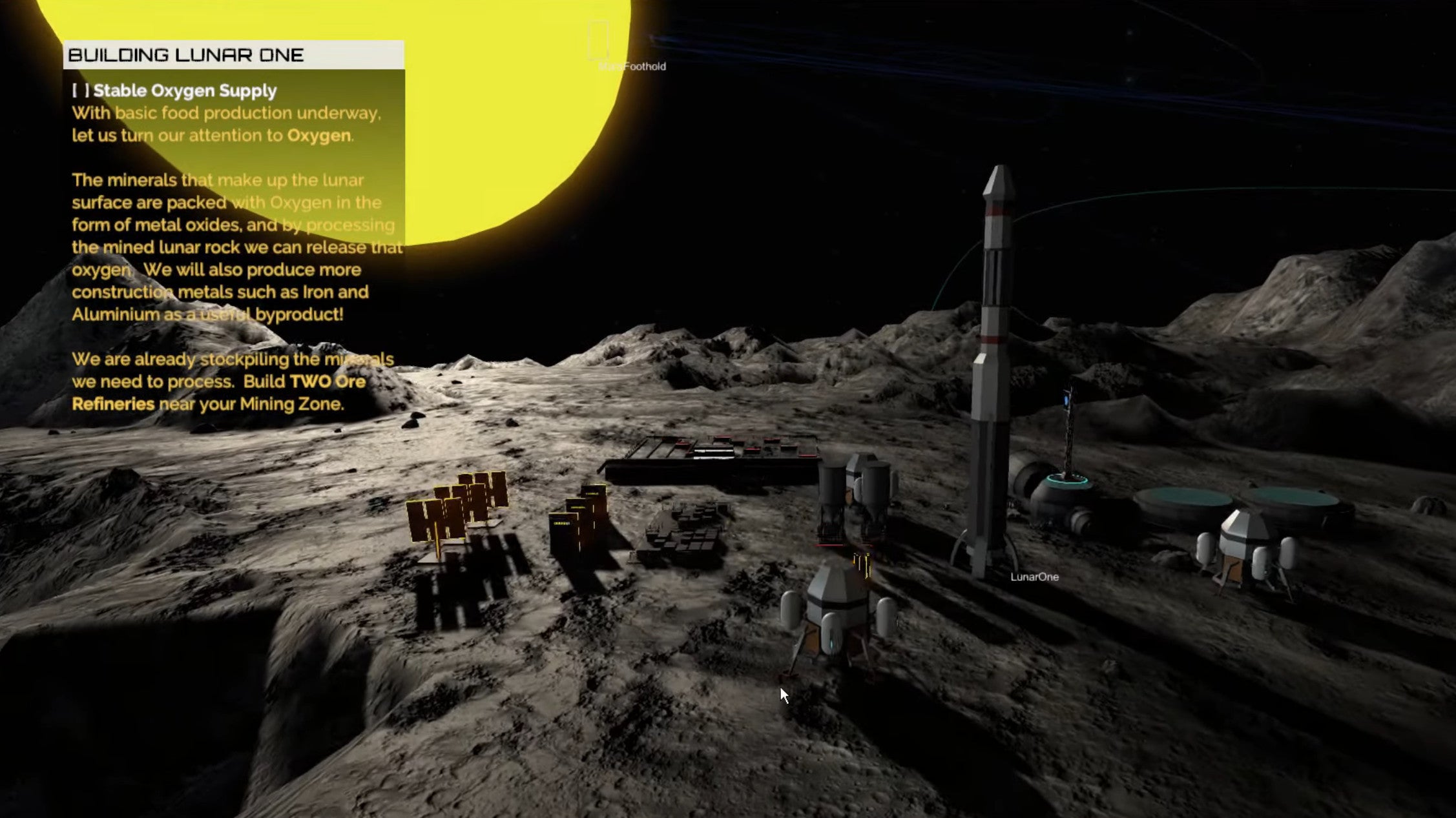This screenshot has width=1456, height=818.
Task: Select the LunarOne rocket on the launch pad
Action: point(994,362)
